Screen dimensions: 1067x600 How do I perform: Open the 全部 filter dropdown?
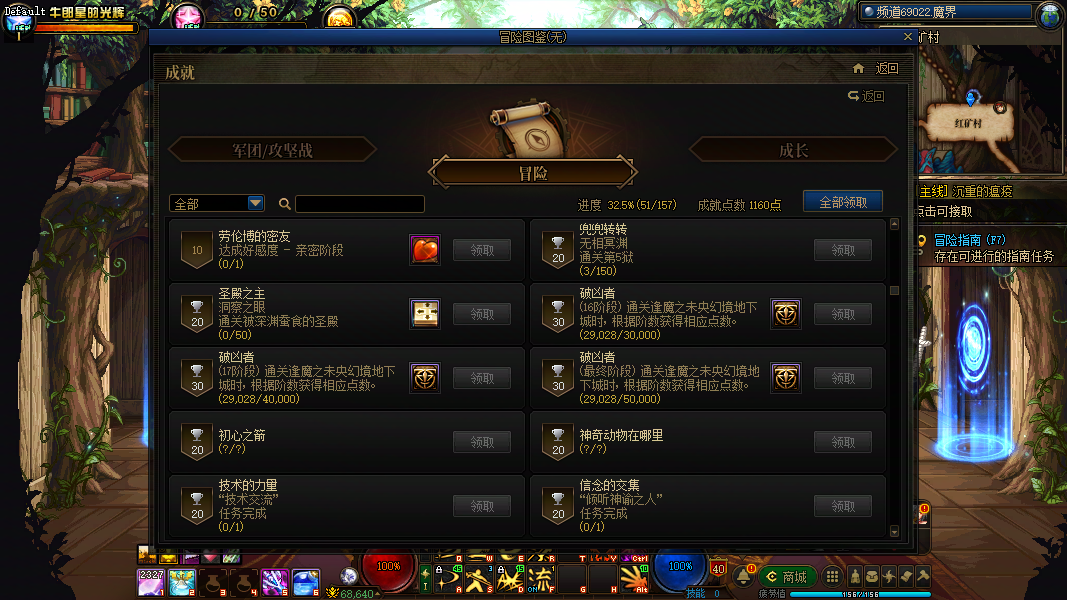217,203
